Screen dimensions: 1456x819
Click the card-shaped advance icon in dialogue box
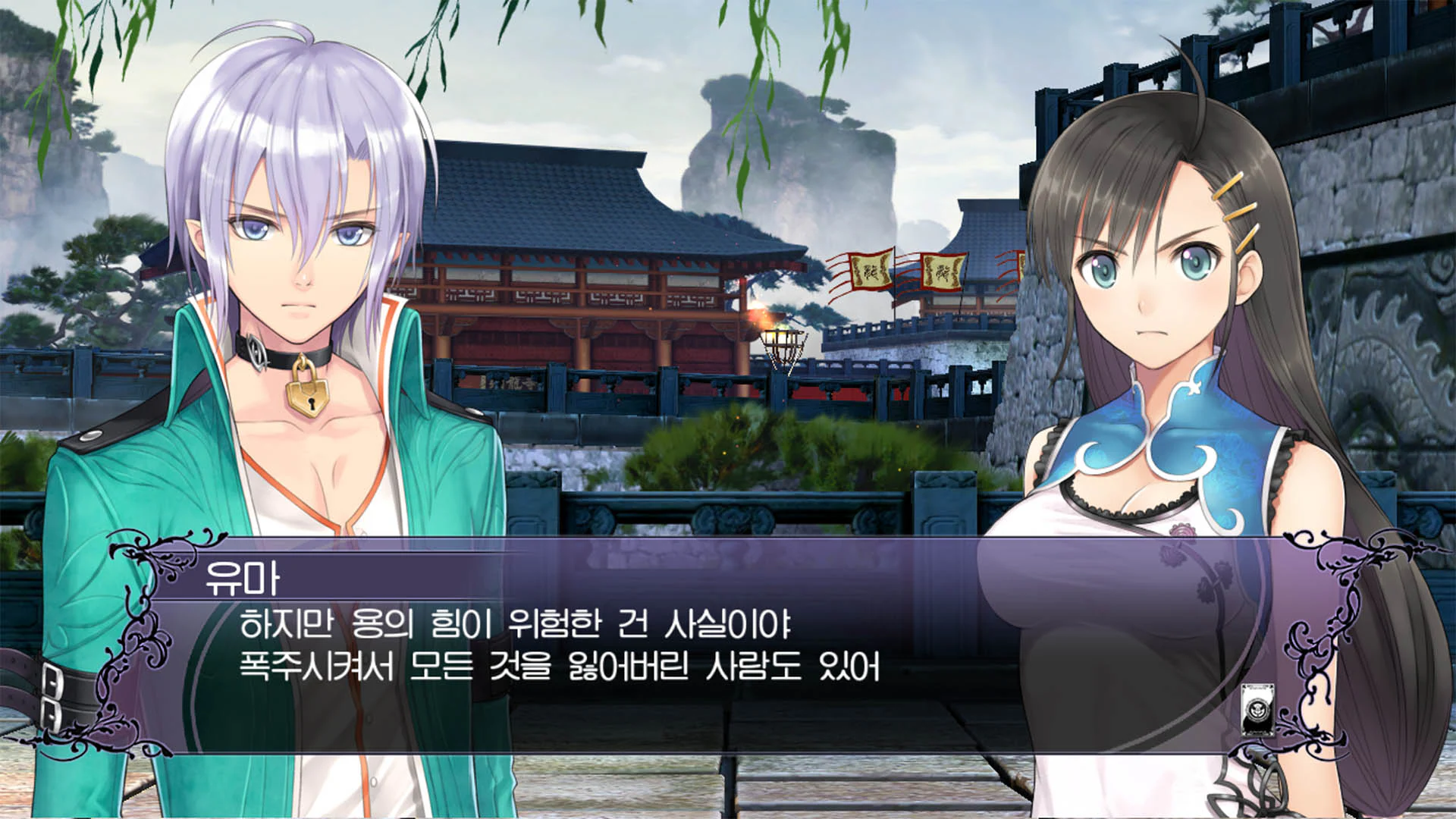pyautogui.click(x=1257, y=710)
